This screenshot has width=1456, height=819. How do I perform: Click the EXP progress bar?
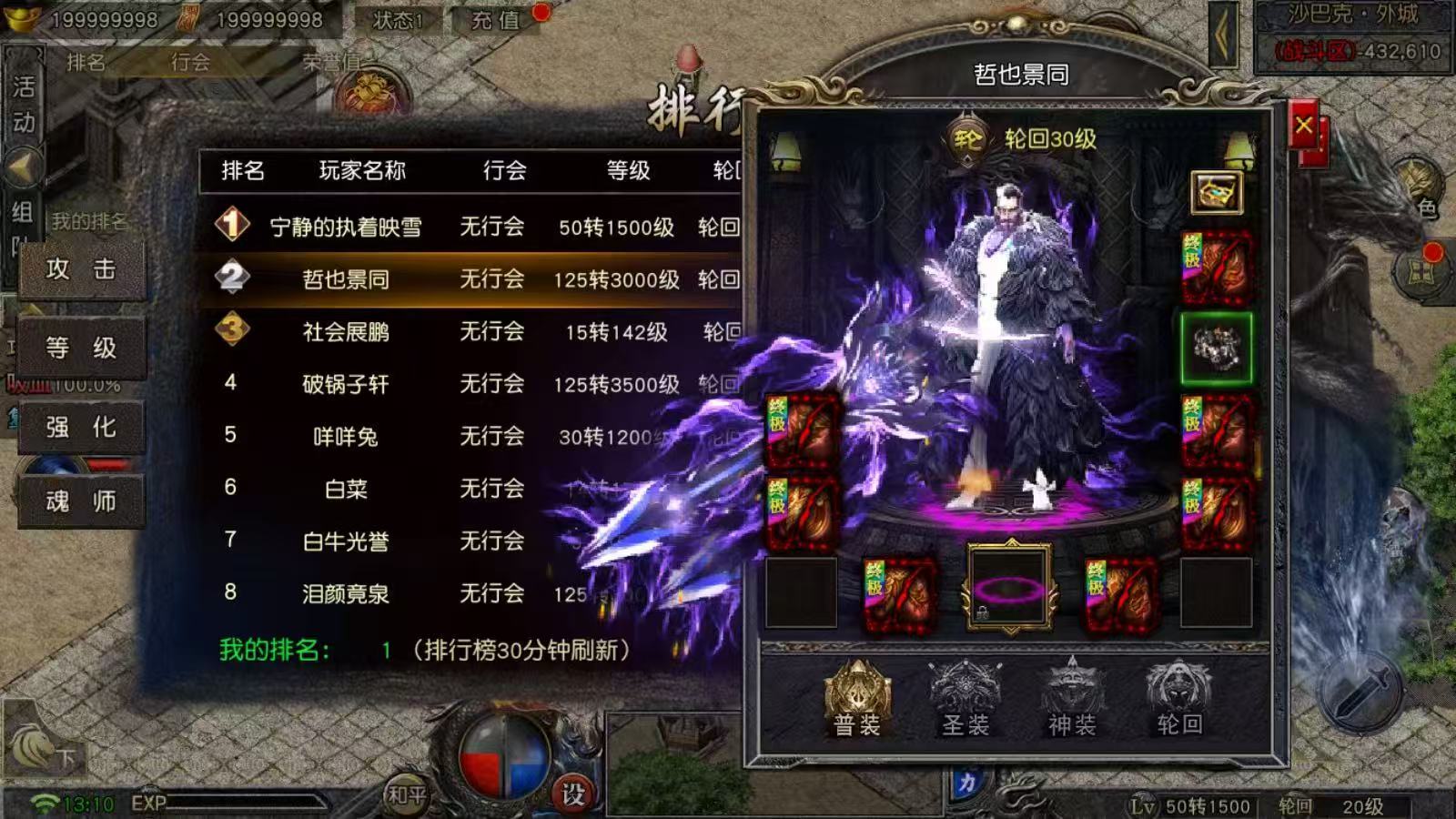255,803
